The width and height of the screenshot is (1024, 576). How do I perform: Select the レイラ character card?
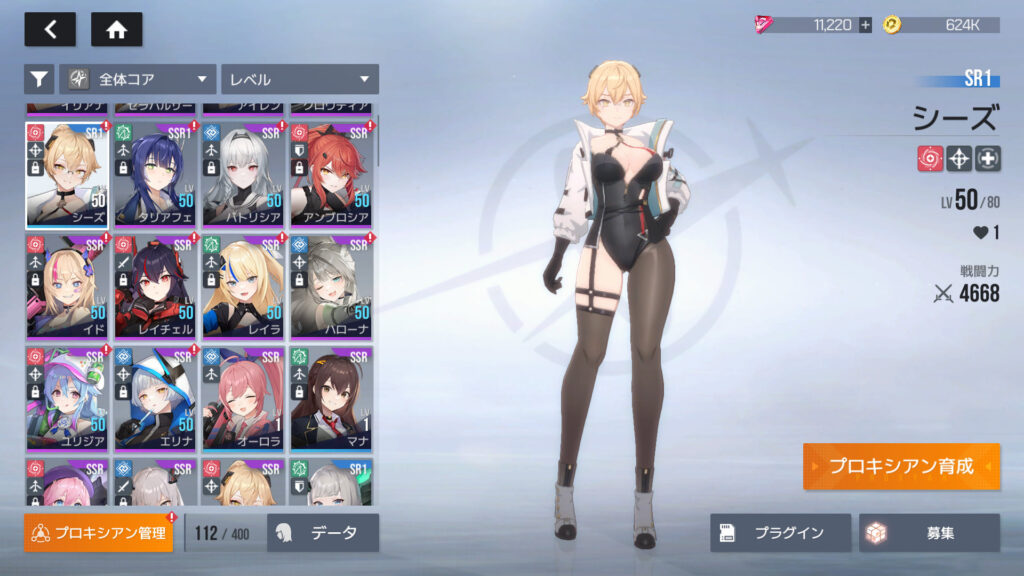coord(243,286)
